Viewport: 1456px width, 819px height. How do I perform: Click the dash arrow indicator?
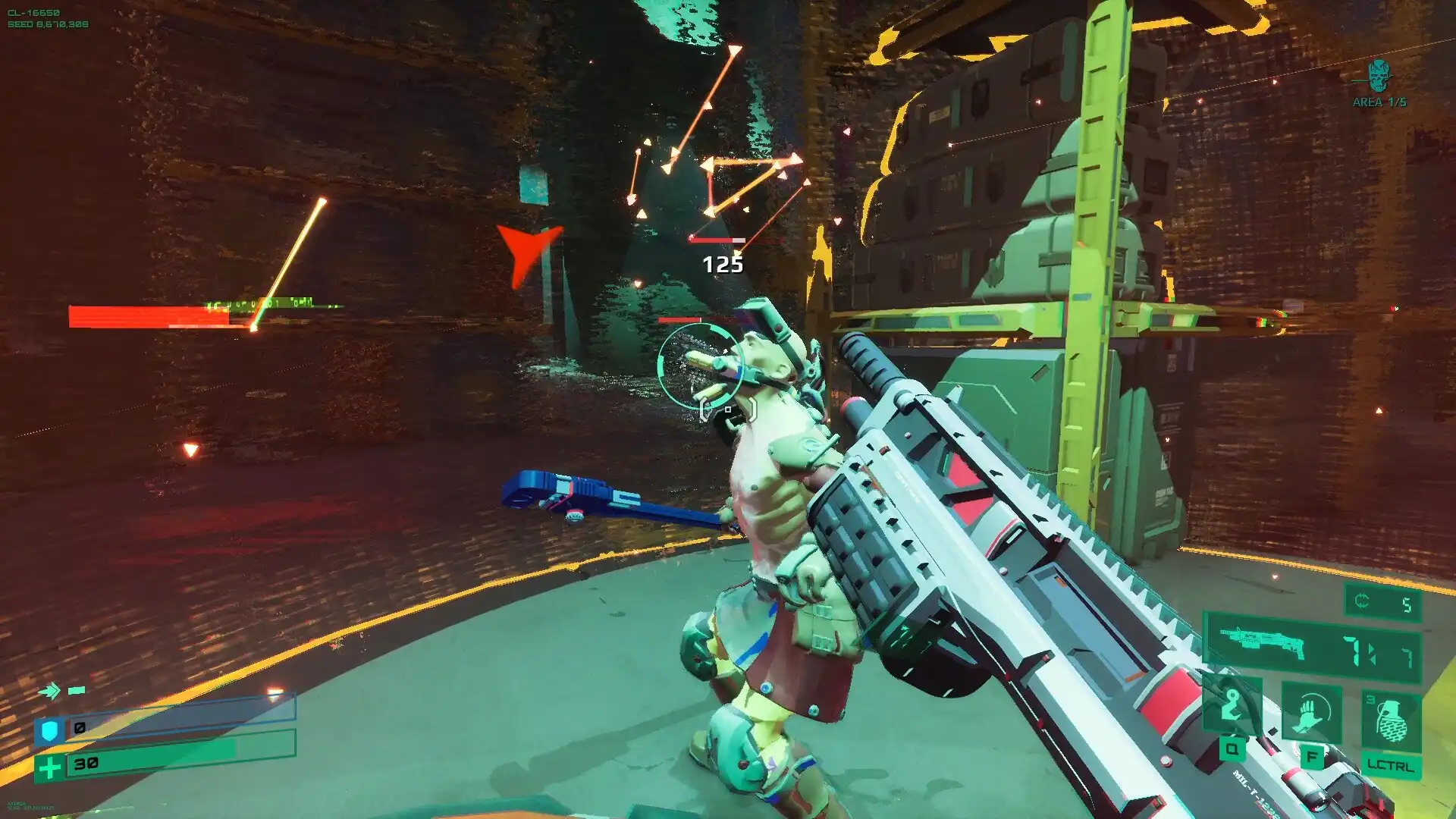pyautogui.click(x=50, y=691)
